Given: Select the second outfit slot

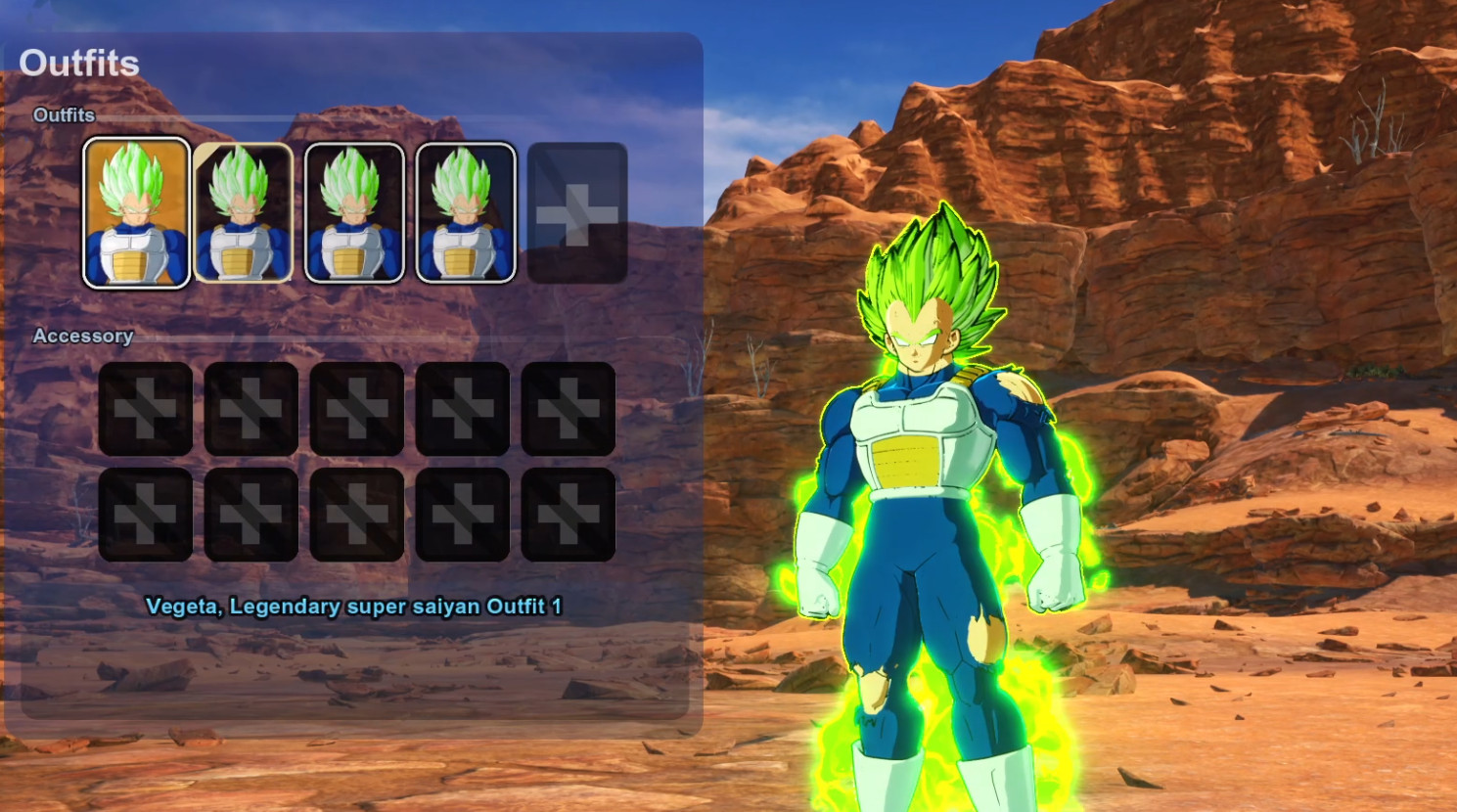Looking at the screenshot, I should coord(242,210).
